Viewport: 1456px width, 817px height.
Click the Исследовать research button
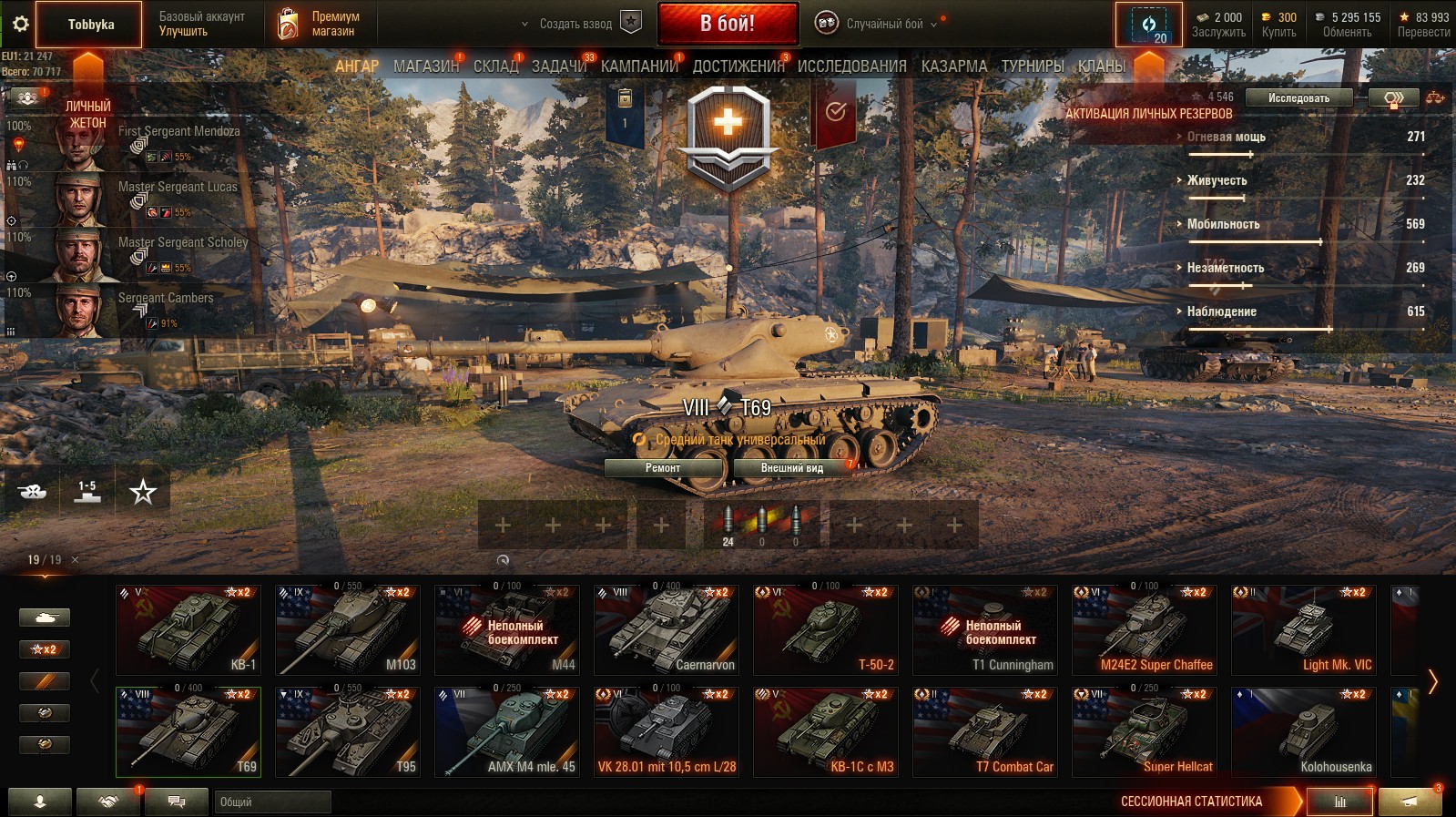coord(1298,98)
